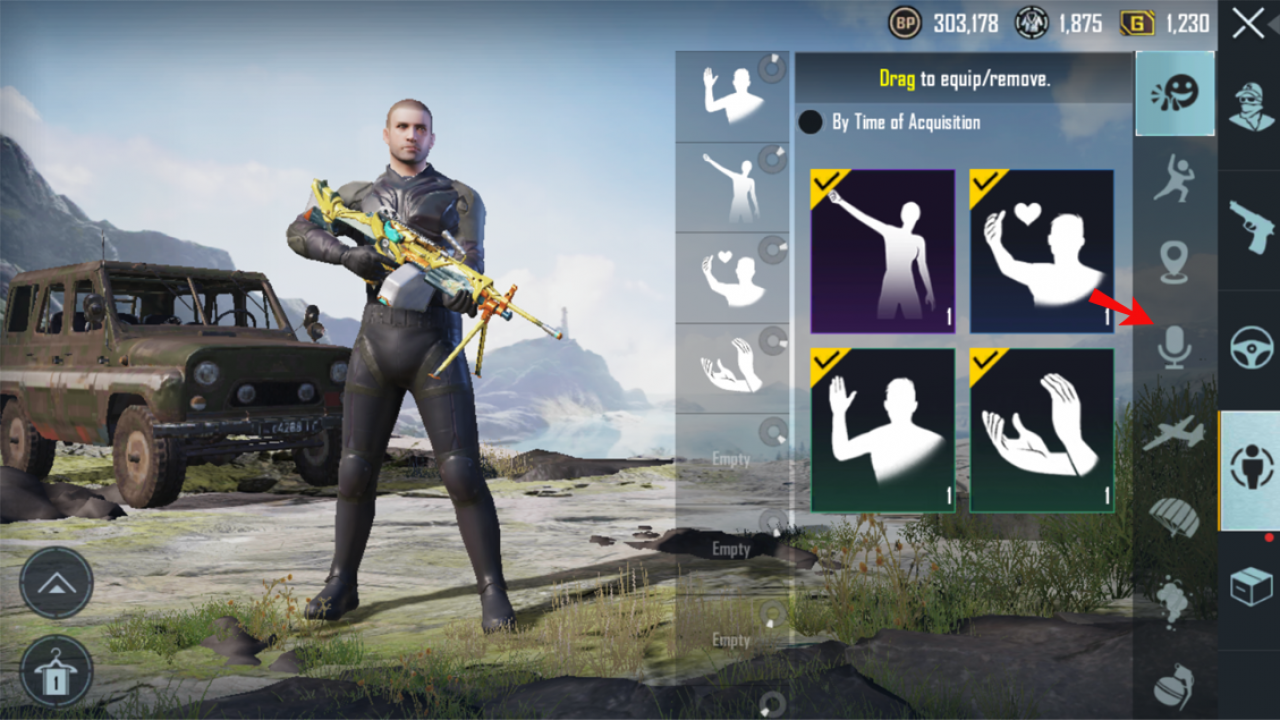The width and height of the screenshot is (1280, 720).
Task: Open the Emotes tab with smiley icon
Action: [1175, 94]
